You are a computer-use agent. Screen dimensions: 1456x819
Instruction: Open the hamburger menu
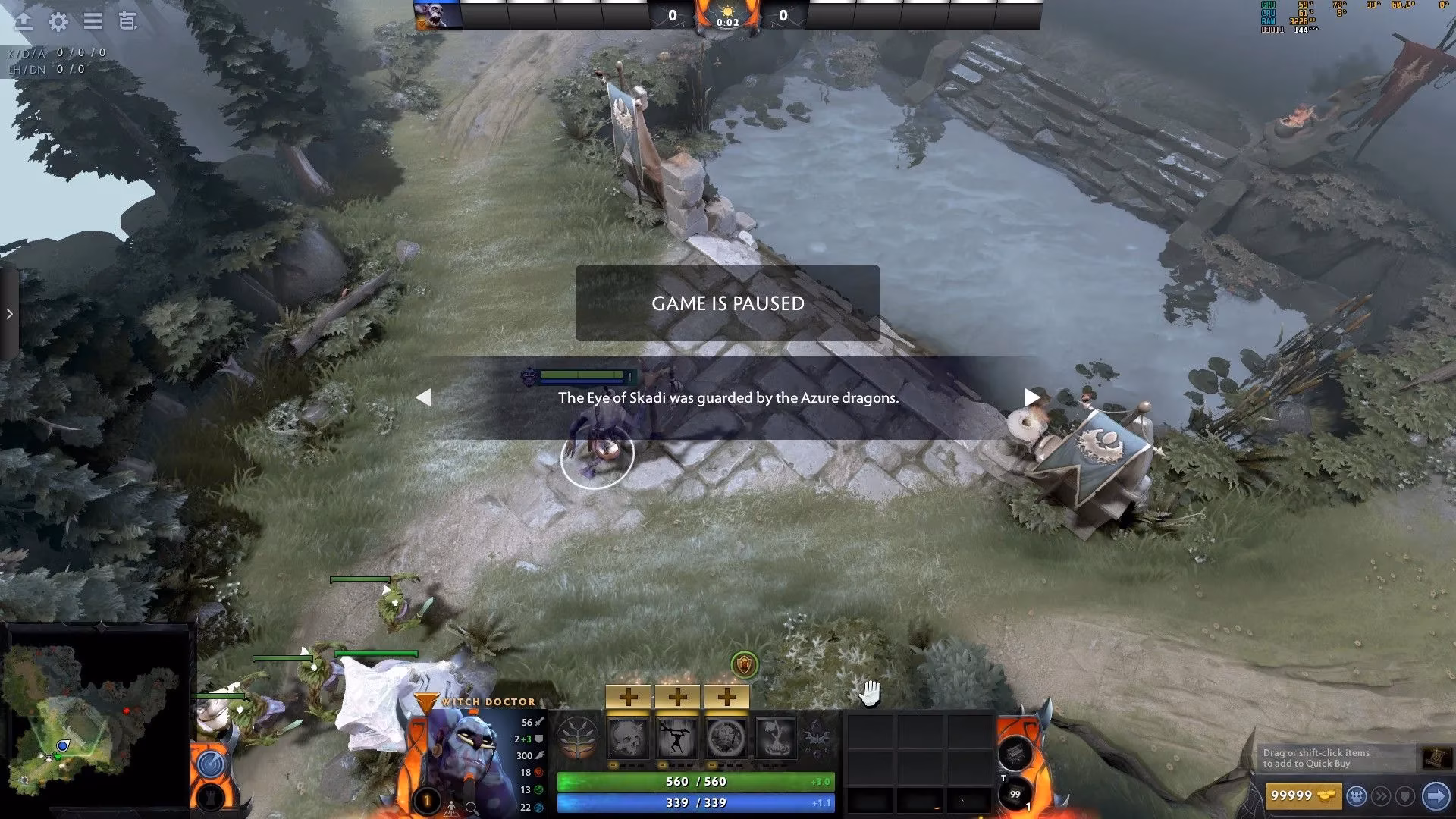point(93,22)
